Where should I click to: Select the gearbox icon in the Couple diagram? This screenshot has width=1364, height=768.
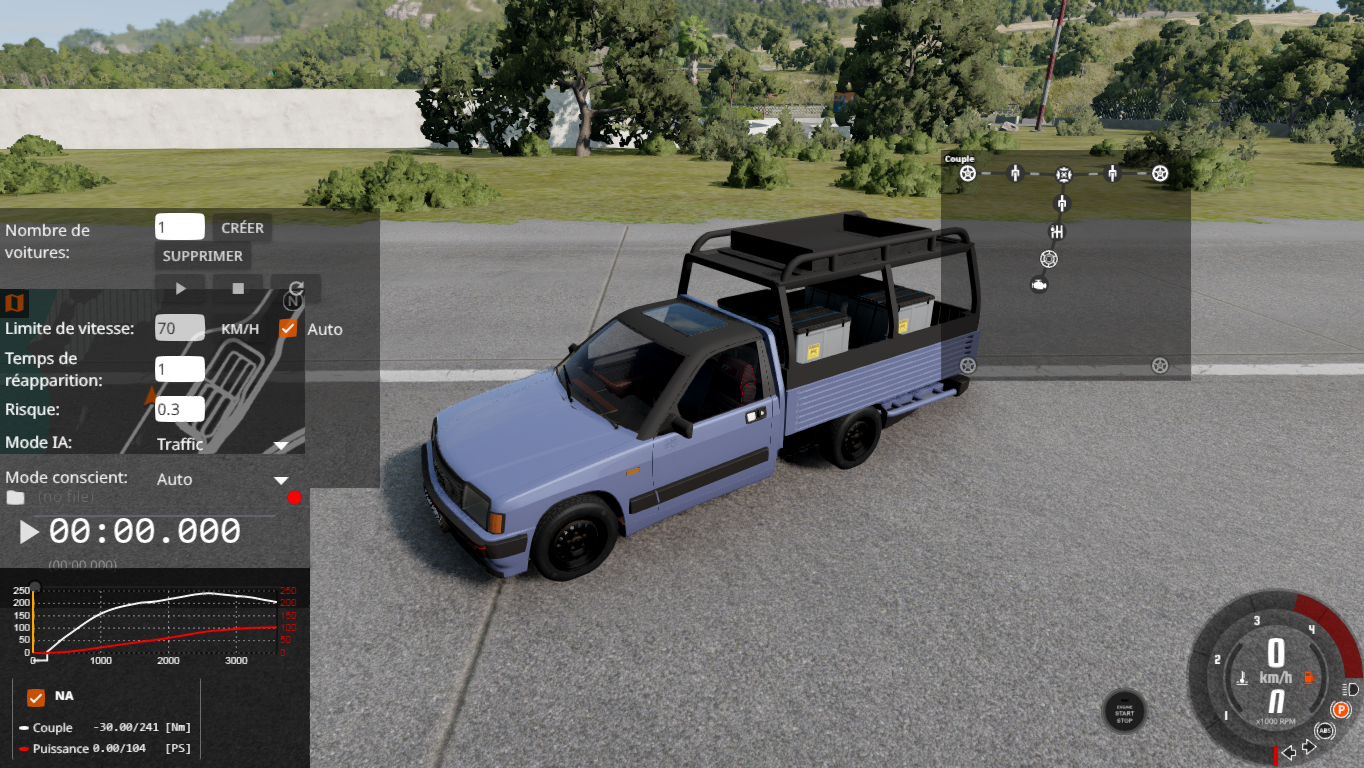point(1056,232)
